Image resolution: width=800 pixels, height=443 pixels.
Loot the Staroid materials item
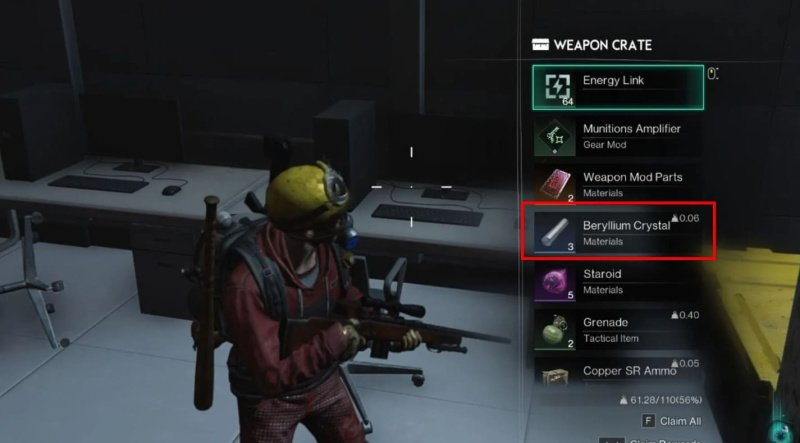[x=617, y=280]
